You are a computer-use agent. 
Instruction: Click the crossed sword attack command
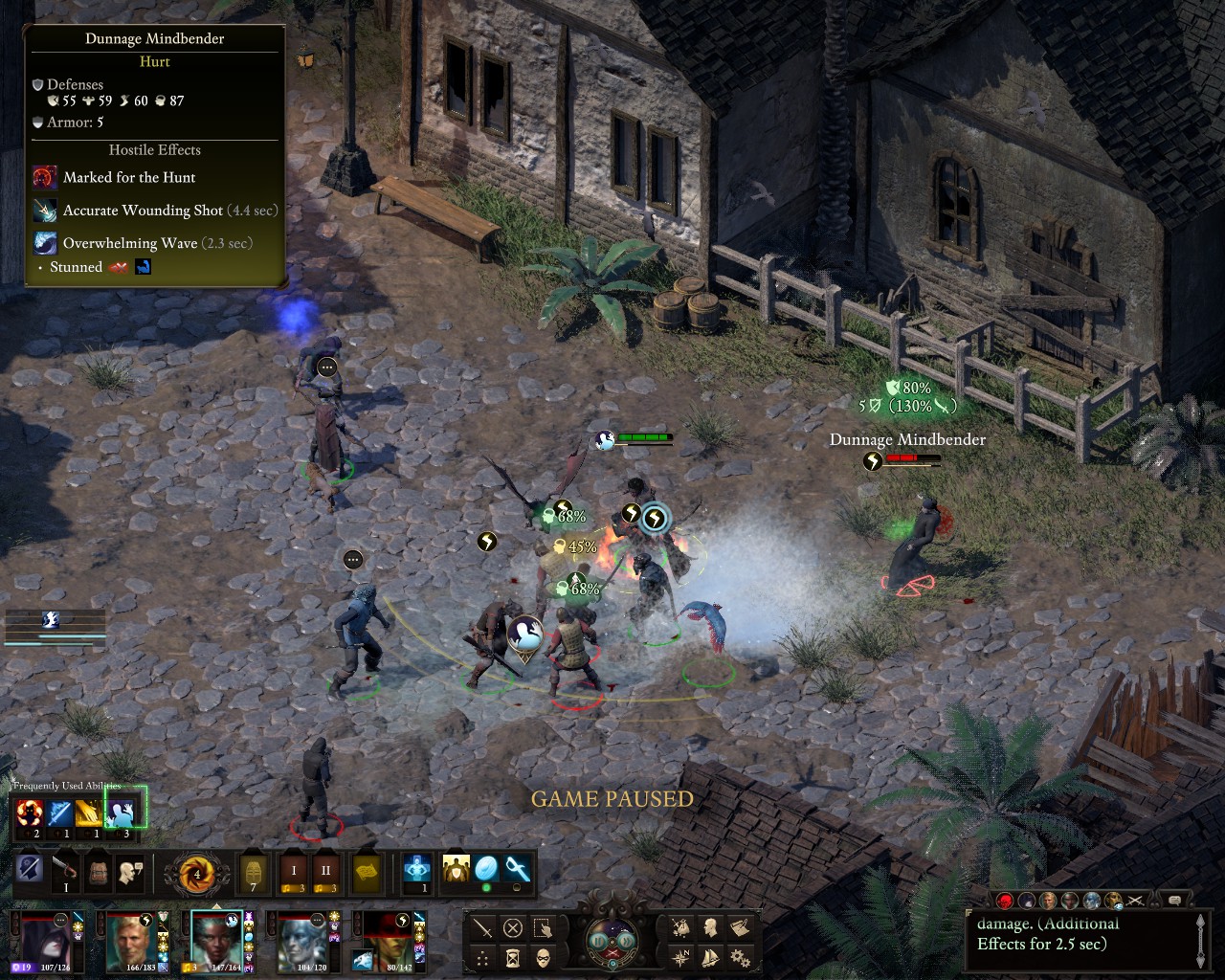click(x=482, y=927)
